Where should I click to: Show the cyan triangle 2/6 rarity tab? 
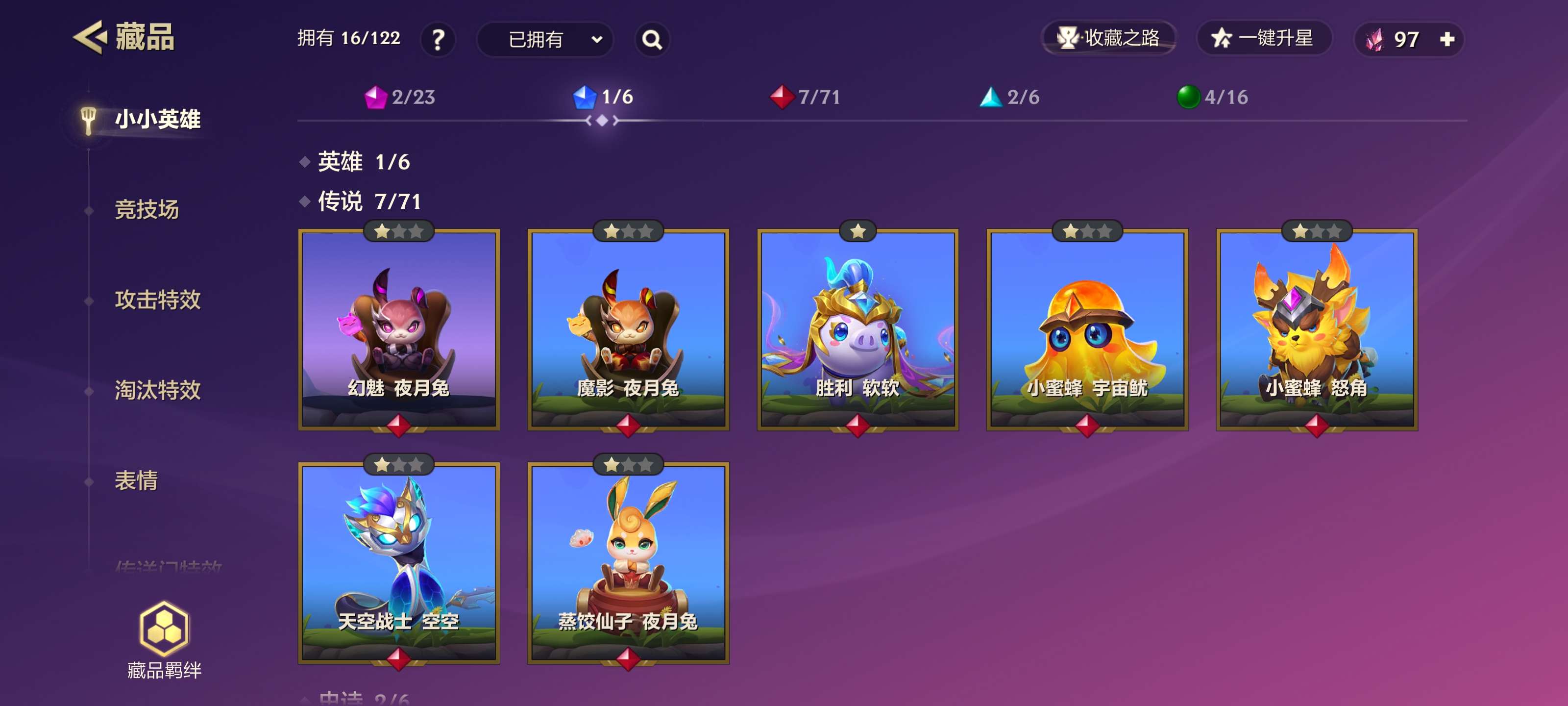pyautogui.click(x=1009, y=97)
